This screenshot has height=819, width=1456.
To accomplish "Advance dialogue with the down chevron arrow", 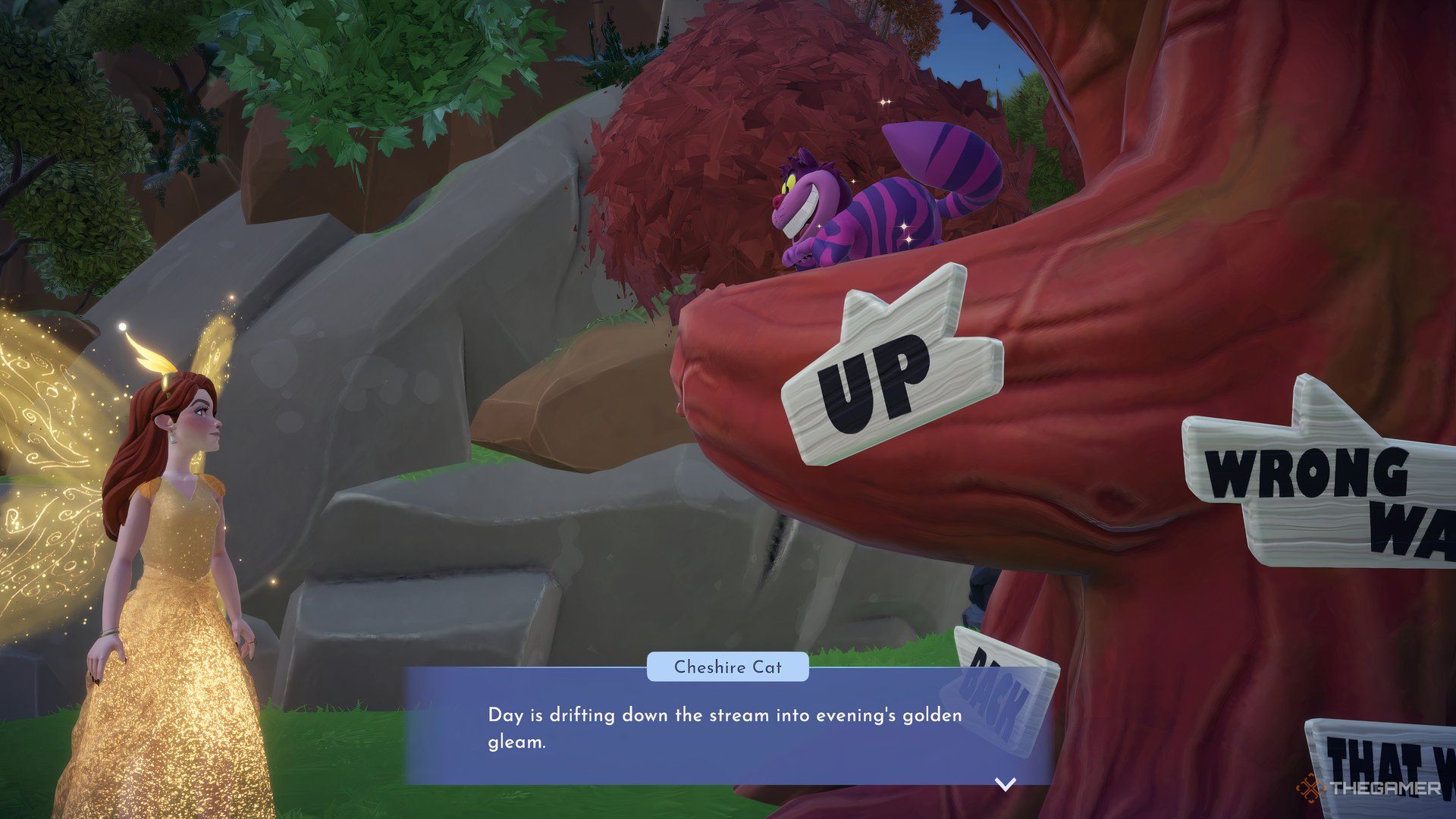I will click(1005, 784).
